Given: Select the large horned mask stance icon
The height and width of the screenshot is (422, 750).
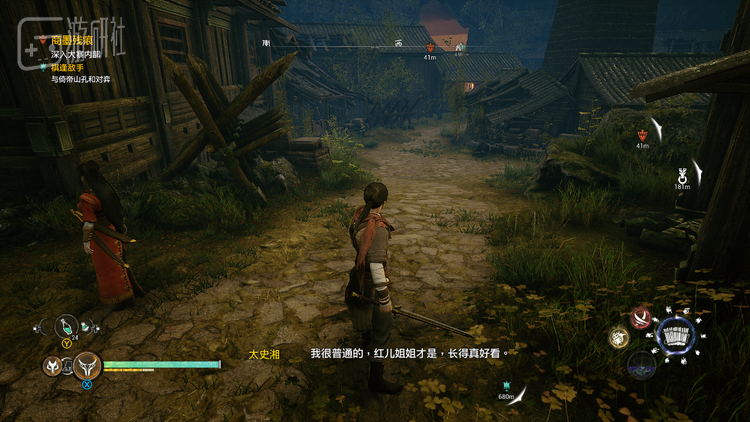Looking at the screenshot, I should click(87, 366).
